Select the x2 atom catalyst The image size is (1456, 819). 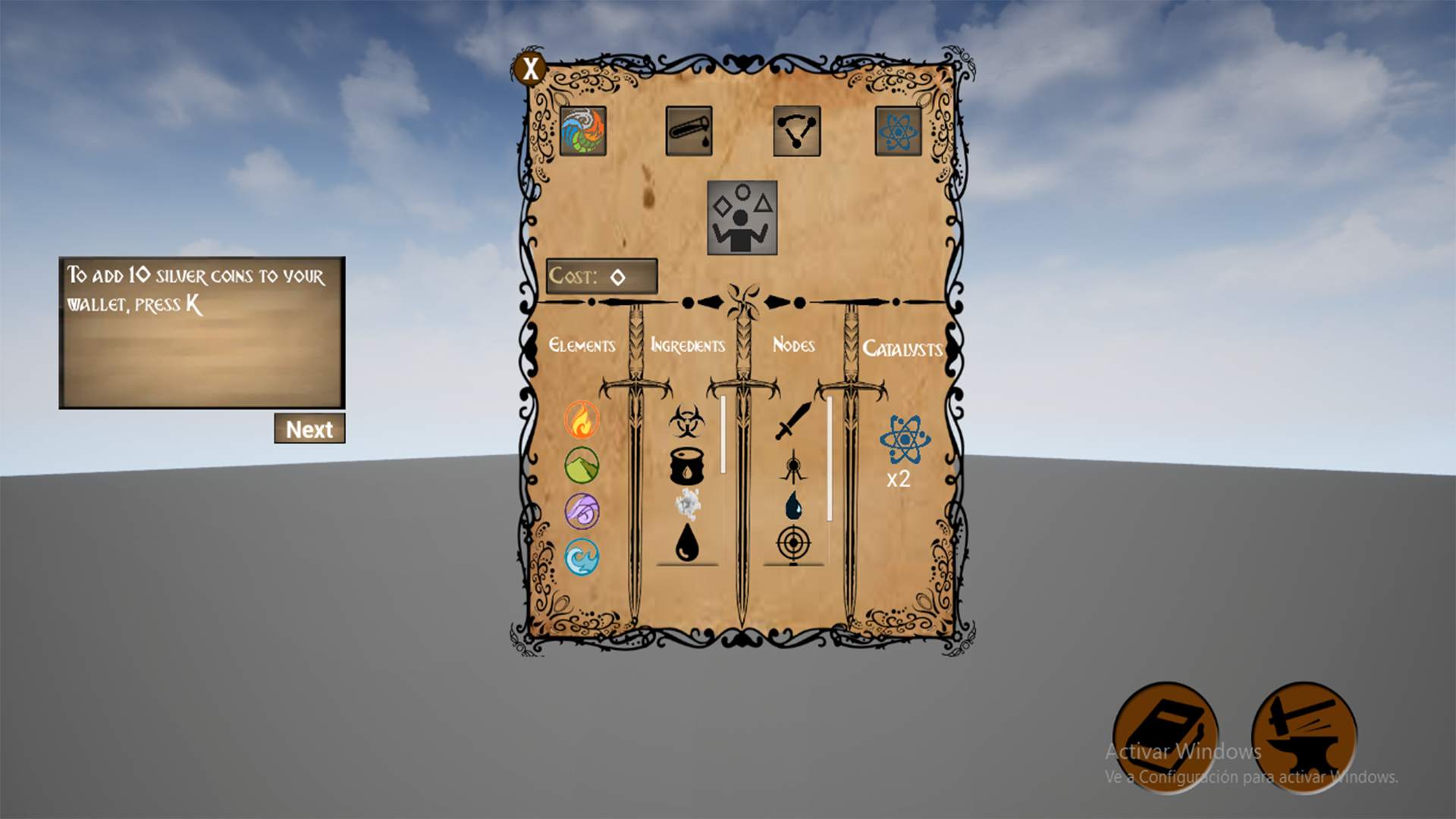pyautogui.click(x=902, y=440)
